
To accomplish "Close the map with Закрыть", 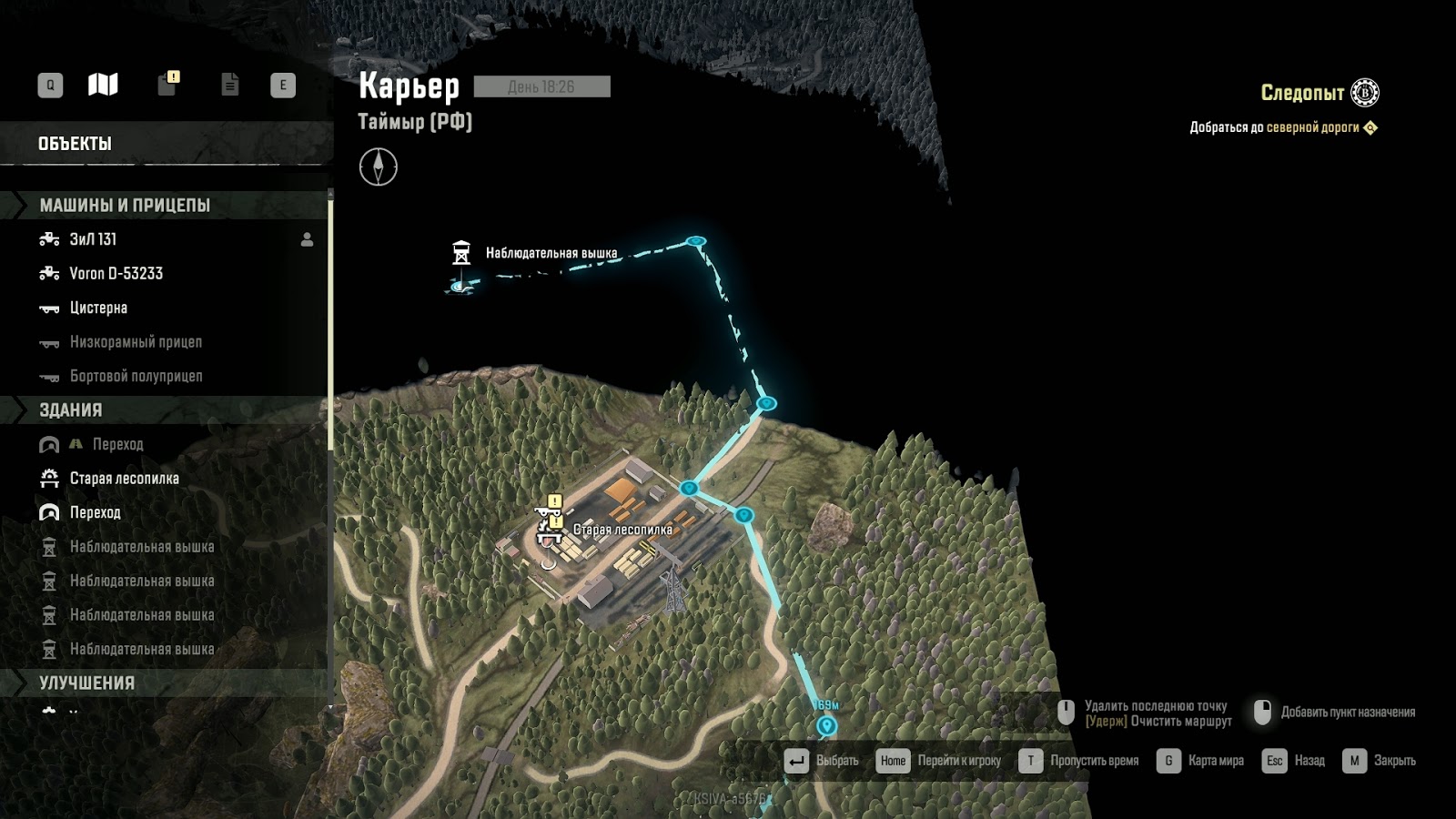I will (x=1380, y=761).
